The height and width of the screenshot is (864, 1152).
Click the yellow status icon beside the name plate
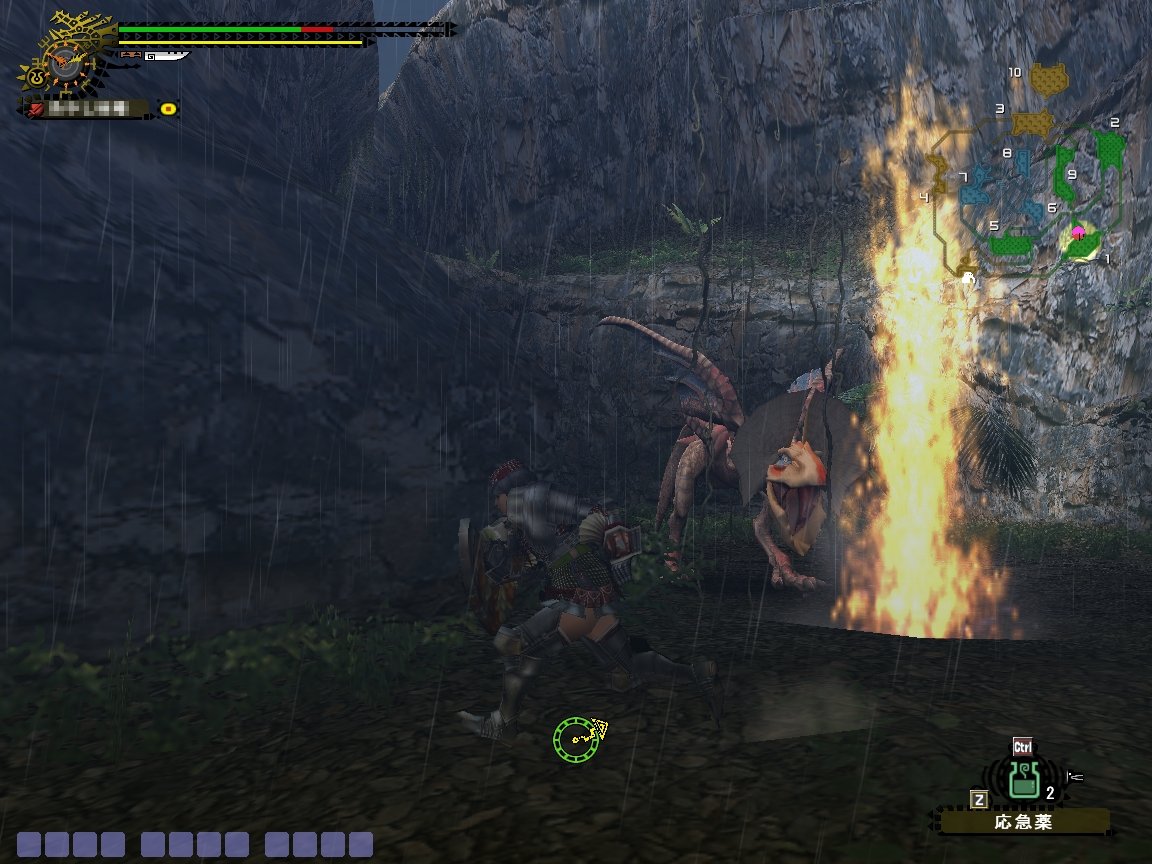coord(168,108)
